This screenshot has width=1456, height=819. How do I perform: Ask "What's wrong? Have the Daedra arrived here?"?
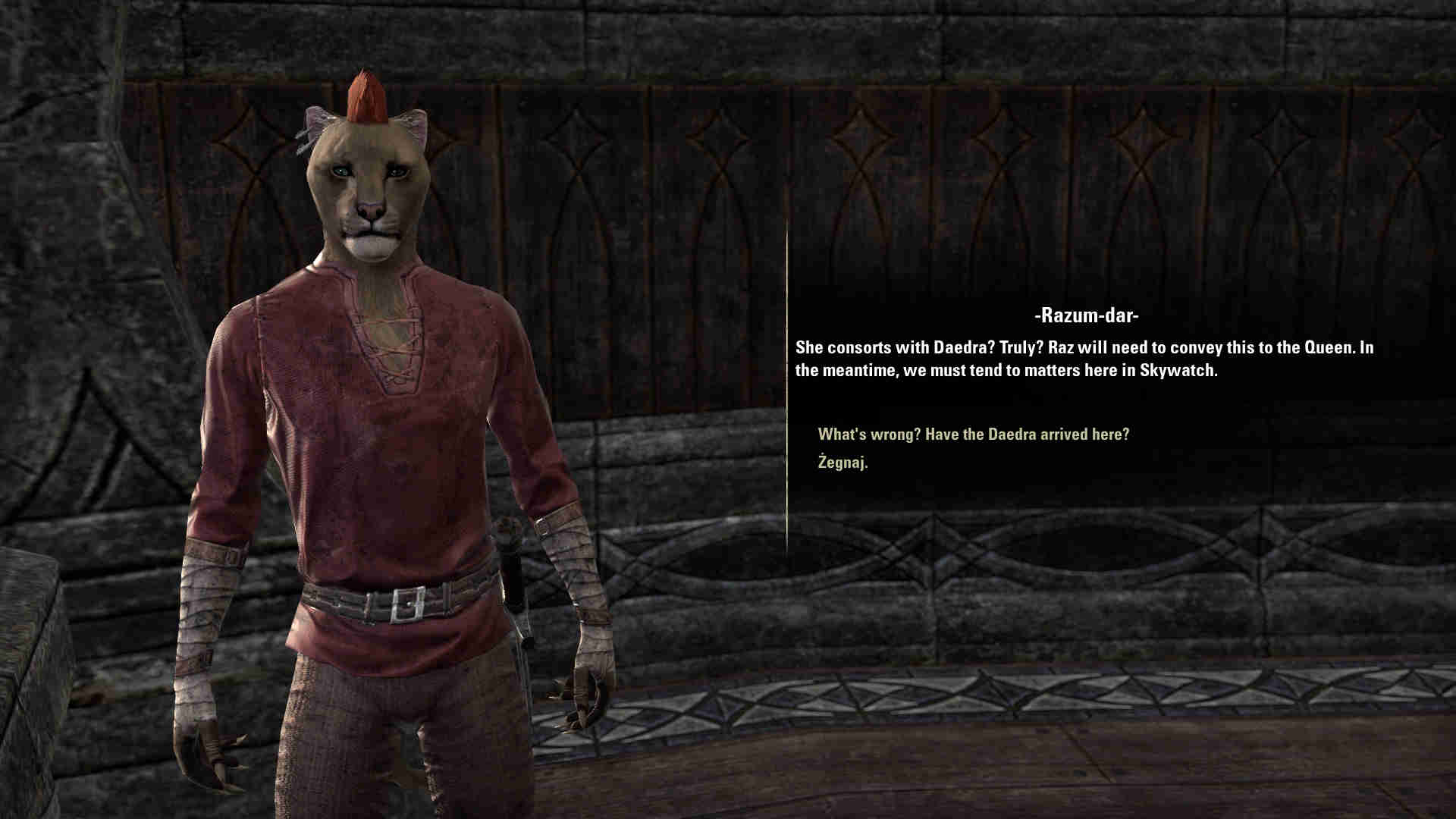(973, 435)
